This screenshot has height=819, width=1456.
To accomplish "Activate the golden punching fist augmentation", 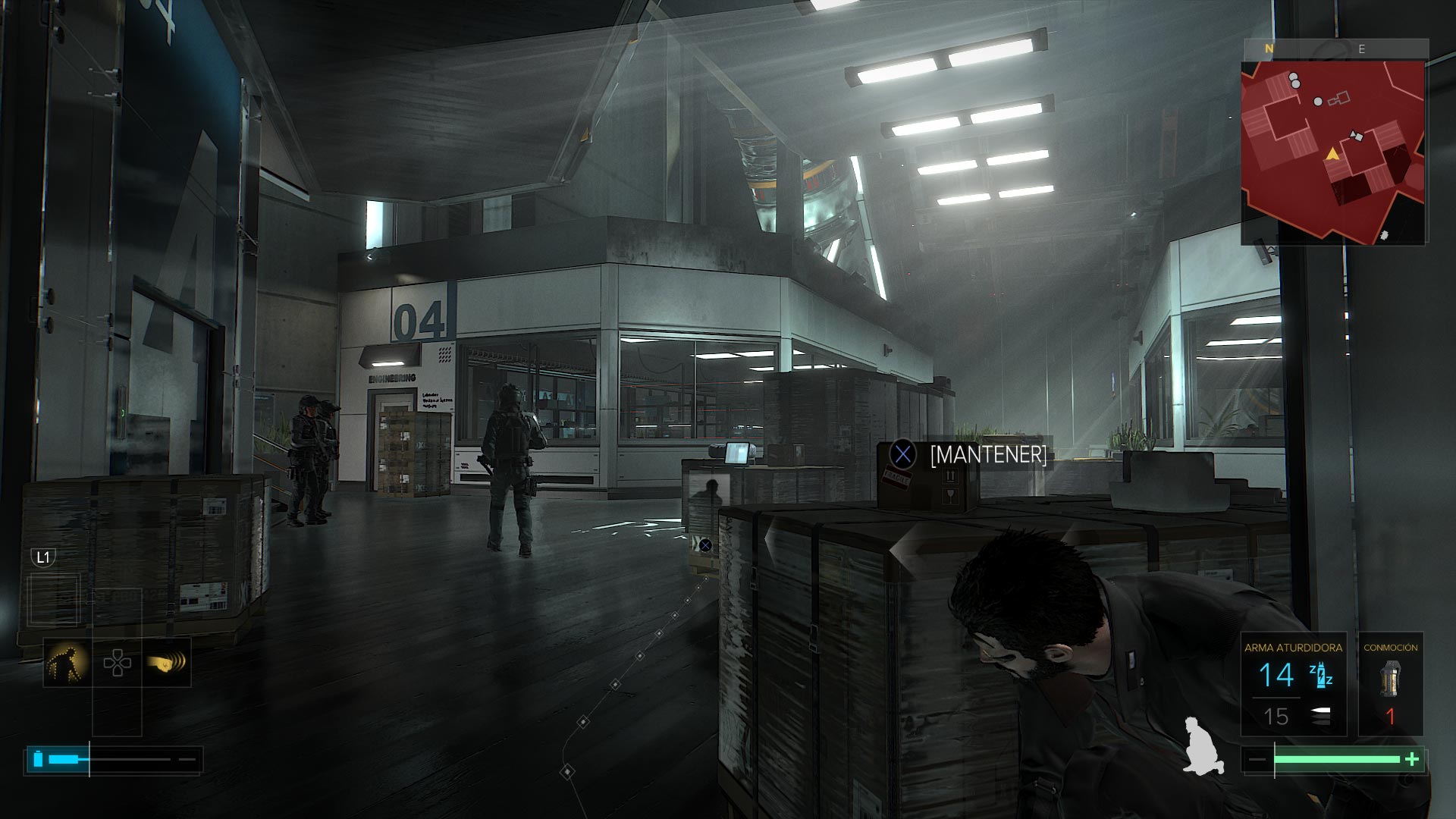I will (x=167, y=663).
